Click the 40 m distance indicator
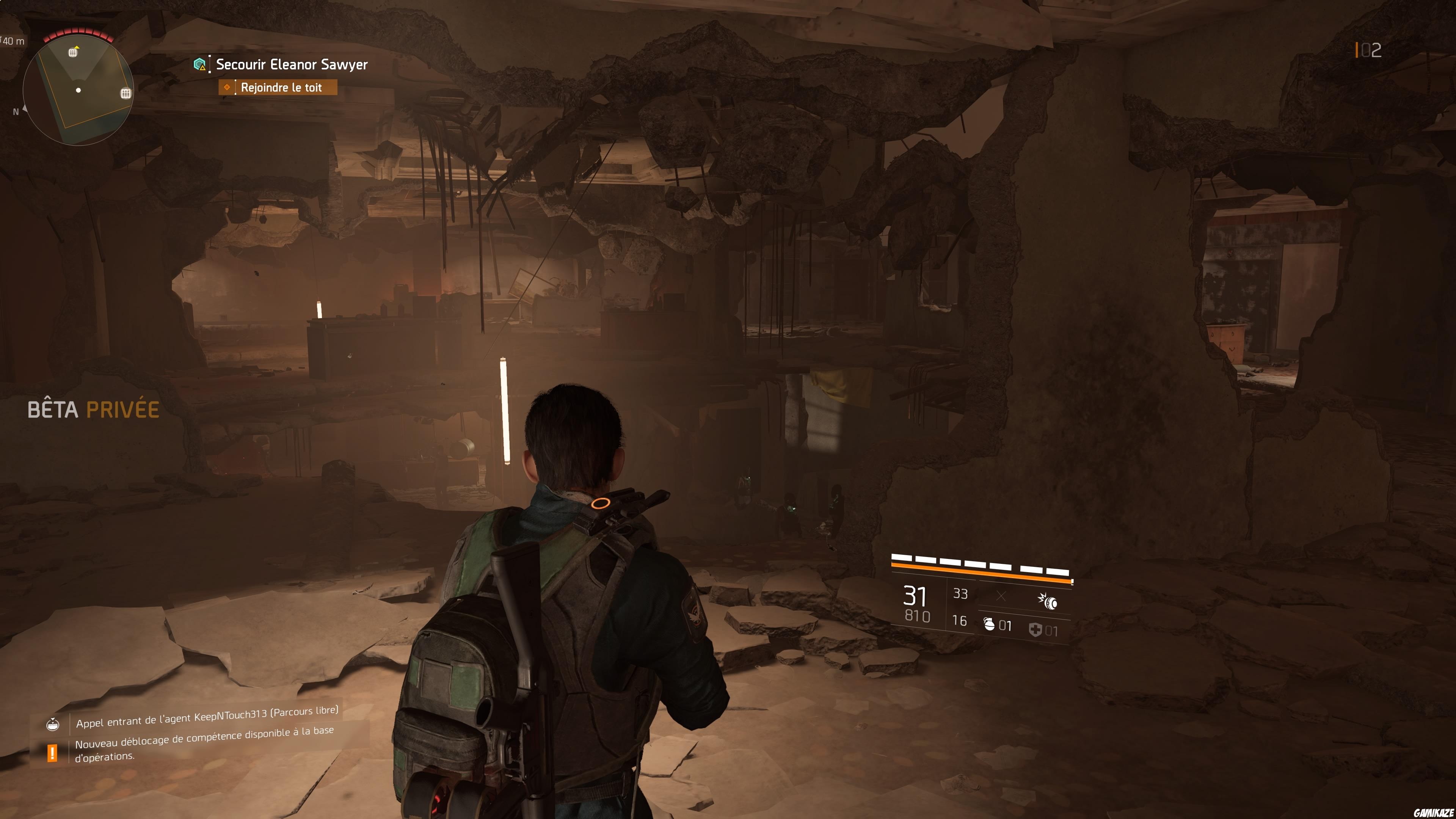 14,41
